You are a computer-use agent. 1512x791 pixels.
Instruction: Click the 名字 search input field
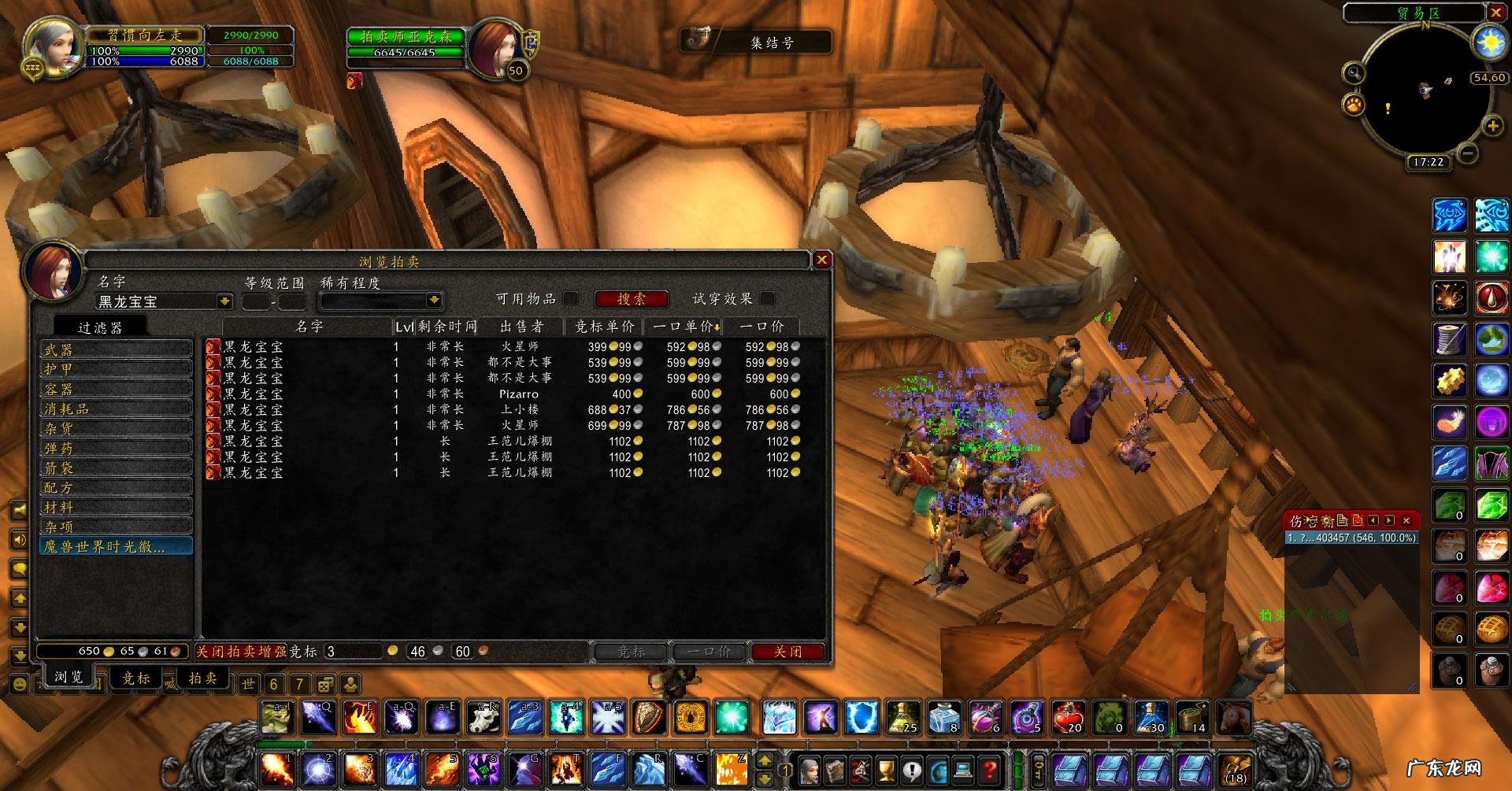156,301
